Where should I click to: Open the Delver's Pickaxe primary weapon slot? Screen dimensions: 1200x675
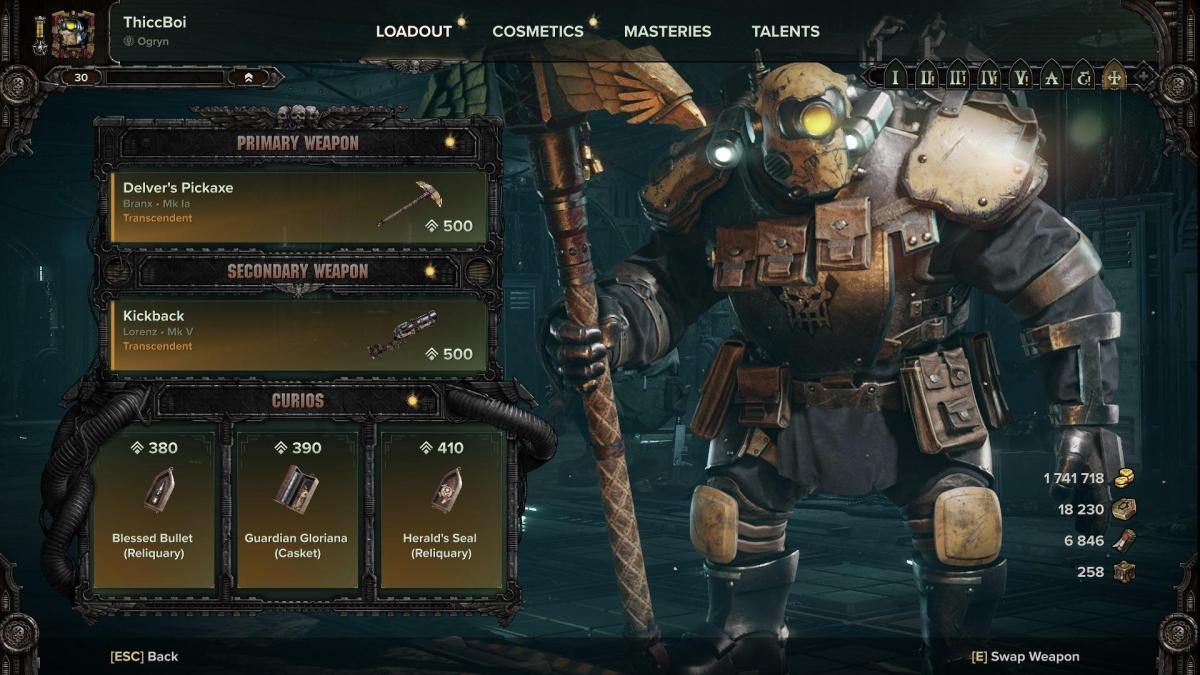point(299,207)
